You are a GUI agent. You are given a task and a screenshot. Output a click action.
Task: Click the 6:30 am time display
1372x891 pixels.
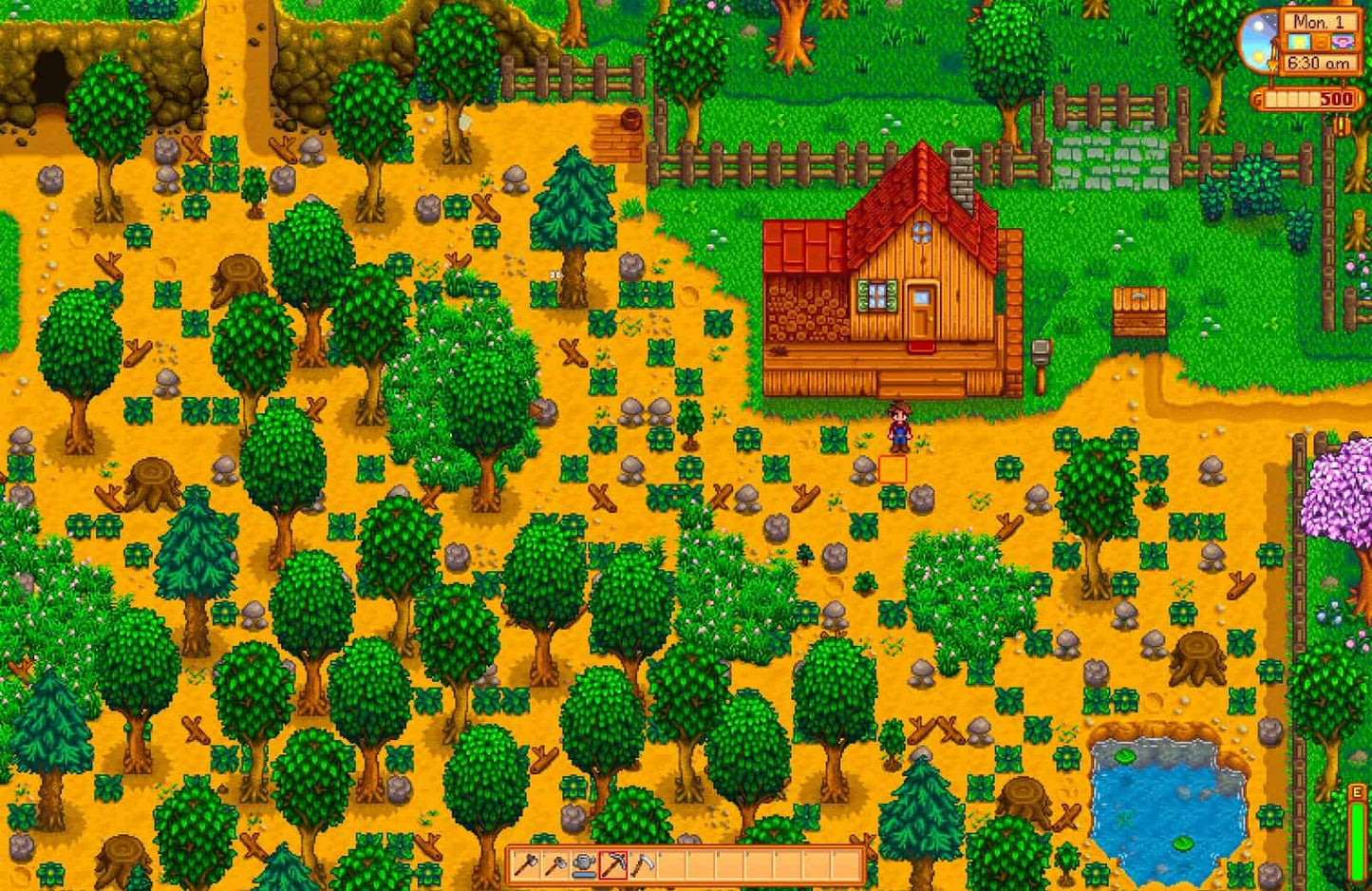point(1320,62)
